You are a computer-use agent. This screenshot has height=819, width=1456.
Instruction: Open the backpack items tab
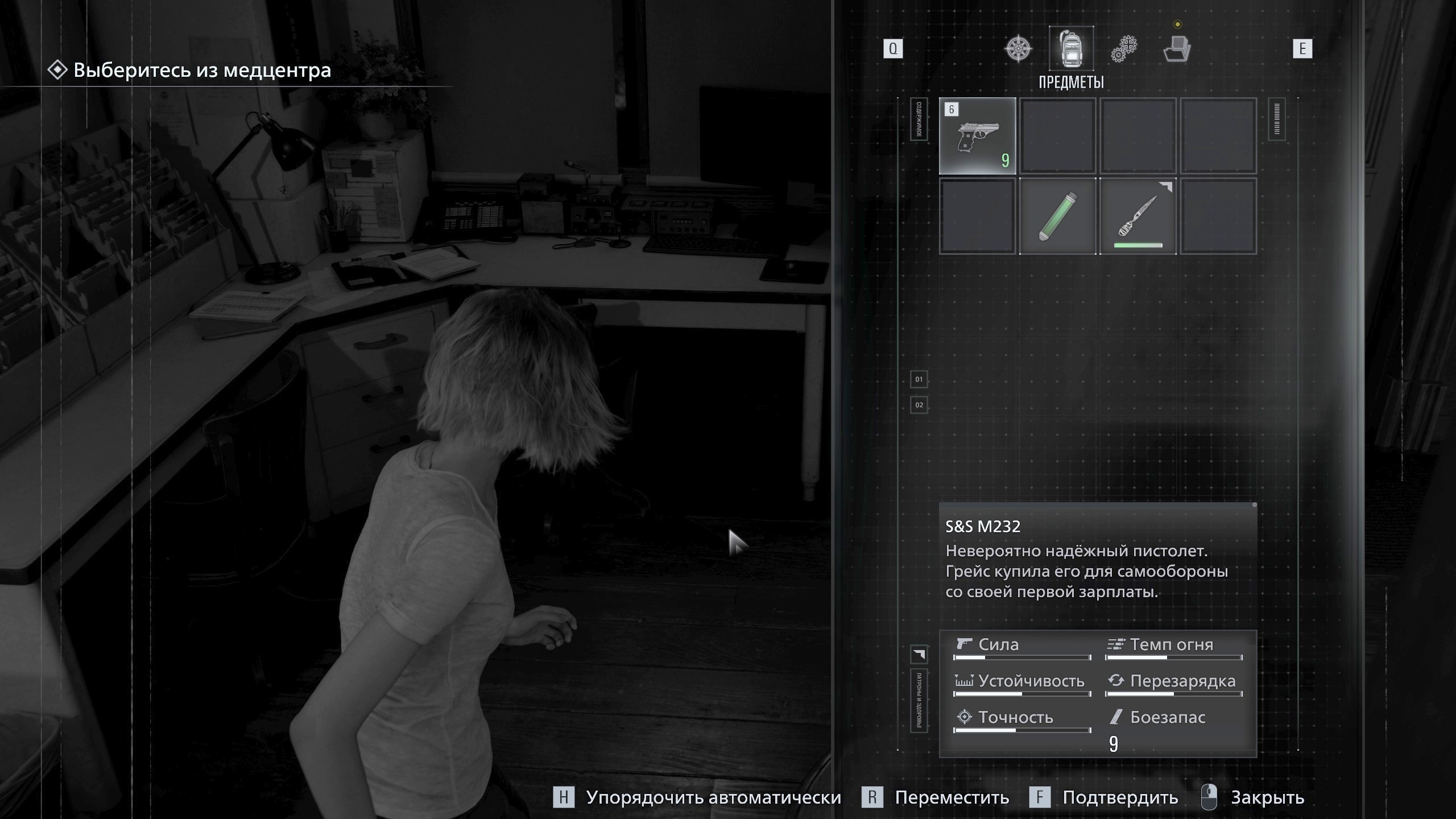[x=1071, y=48]
